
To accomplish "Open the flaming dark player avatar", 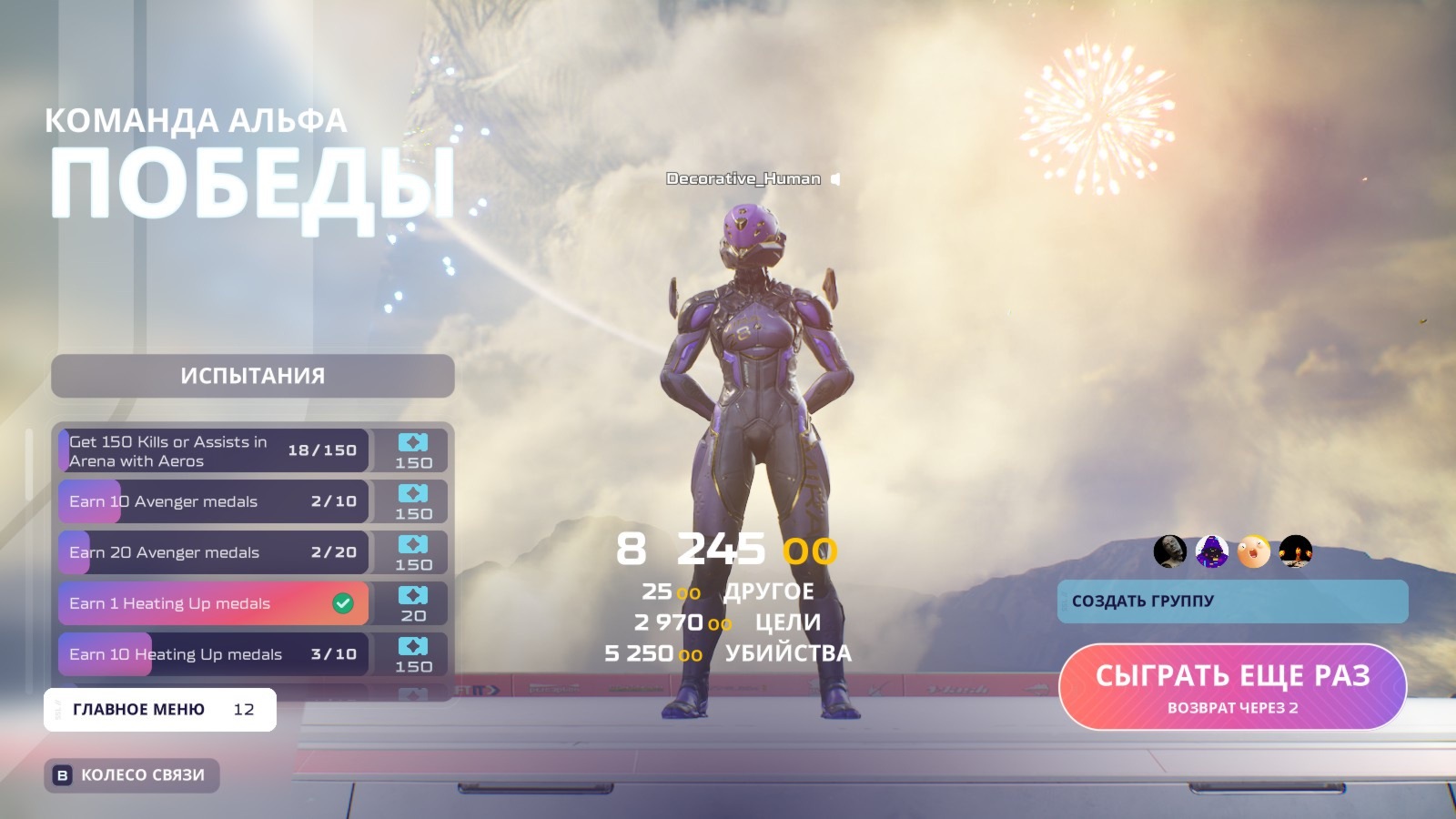I will (1295, 551).
